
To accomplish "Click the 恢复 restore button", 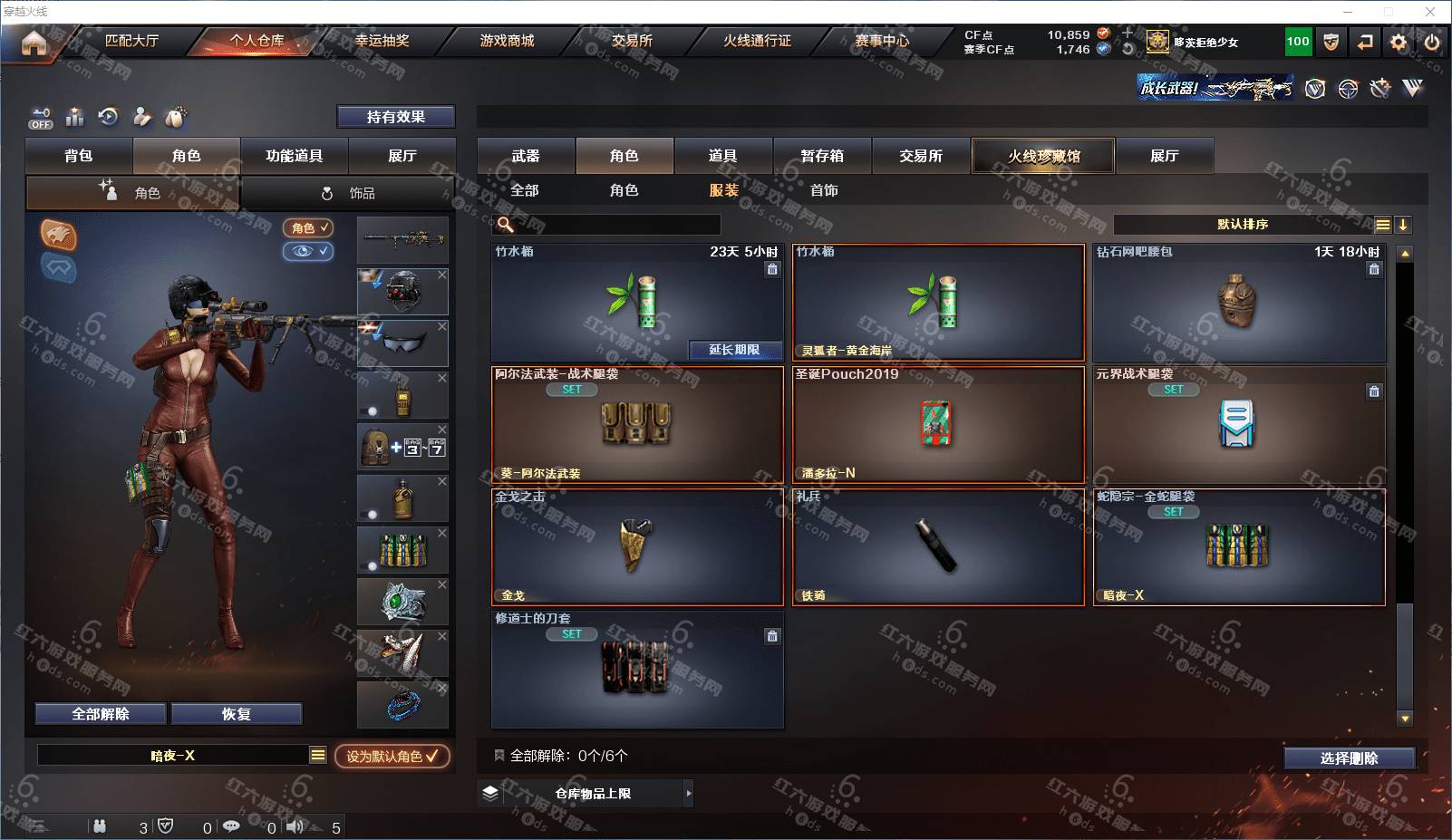I will point(236,714).
